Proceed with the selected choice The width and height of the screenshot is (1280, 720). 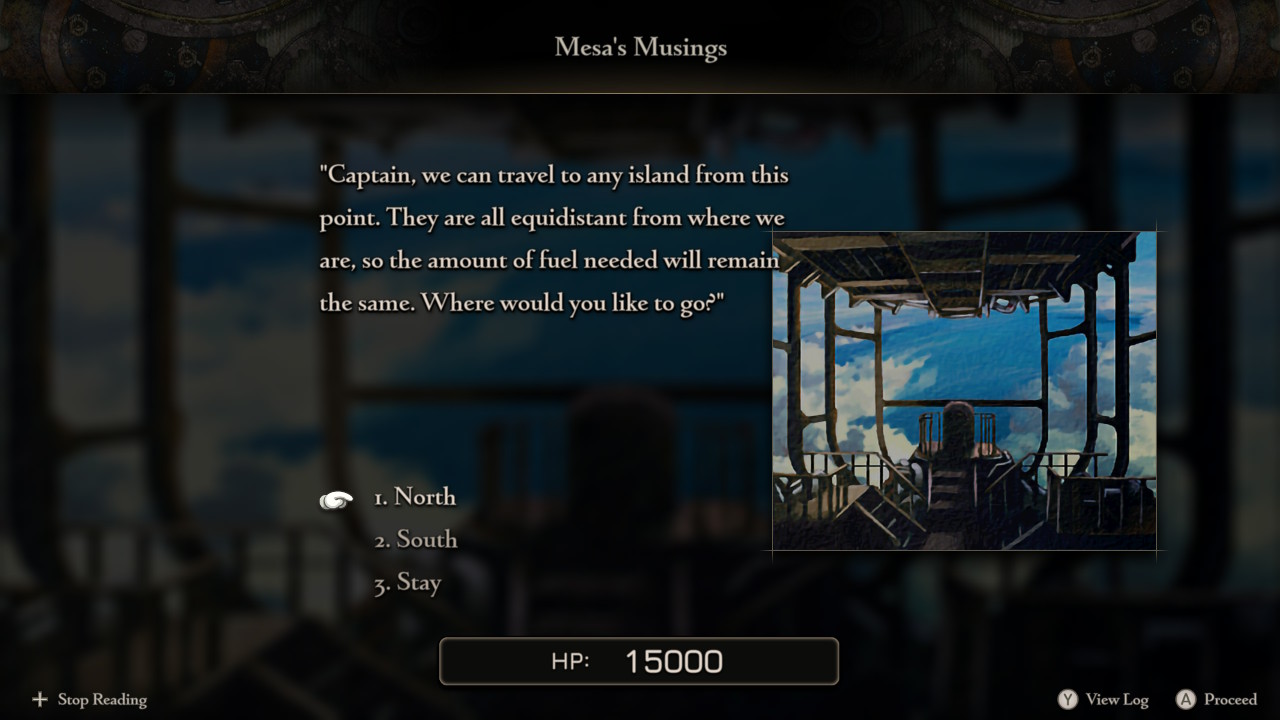pyautogui.click(x=1217, y=700)
